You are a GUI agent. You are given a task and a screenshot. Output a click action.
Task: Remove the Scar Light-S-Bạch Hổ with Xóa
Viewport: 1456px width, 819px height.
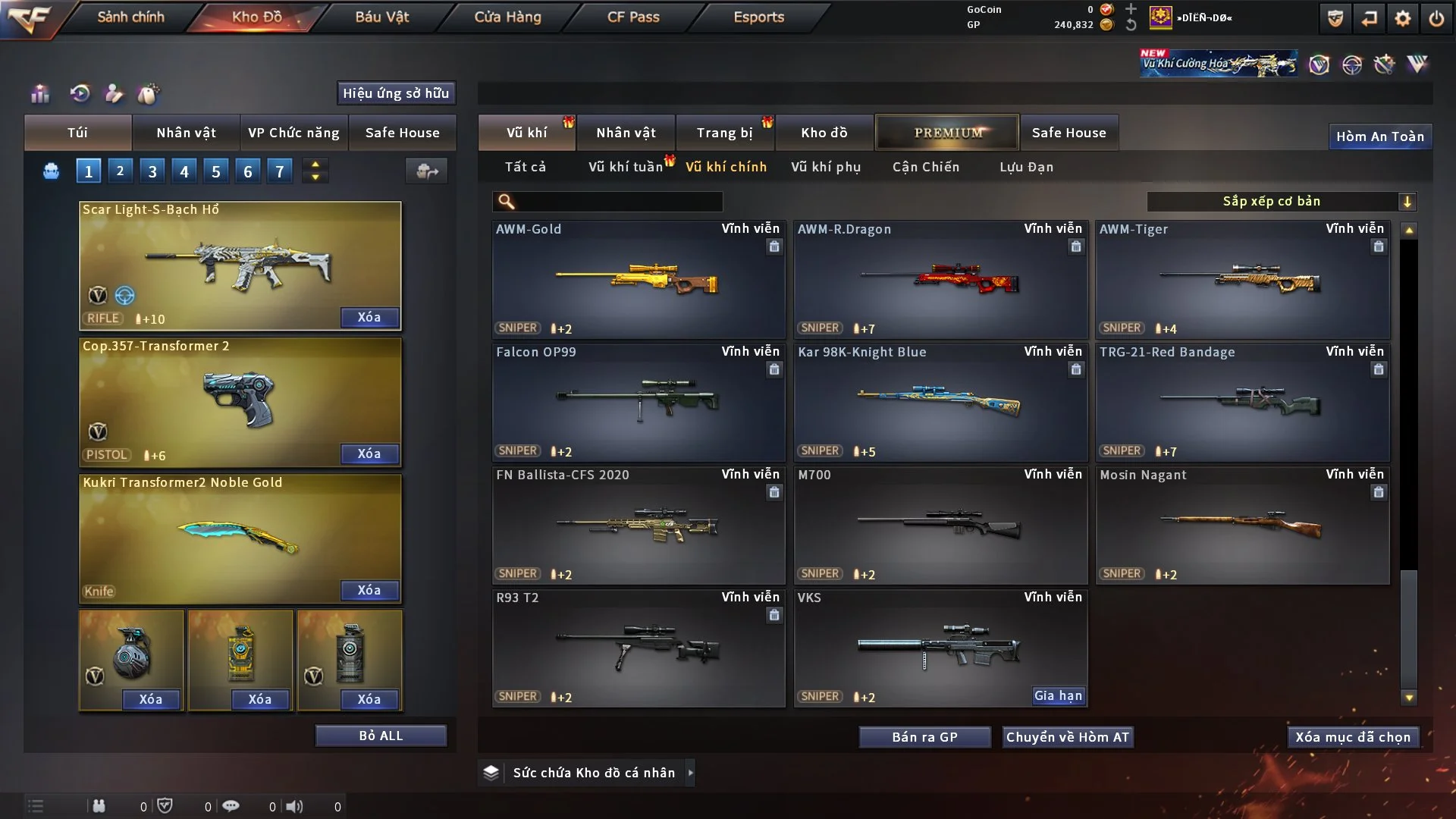click(x=369, y=317)
